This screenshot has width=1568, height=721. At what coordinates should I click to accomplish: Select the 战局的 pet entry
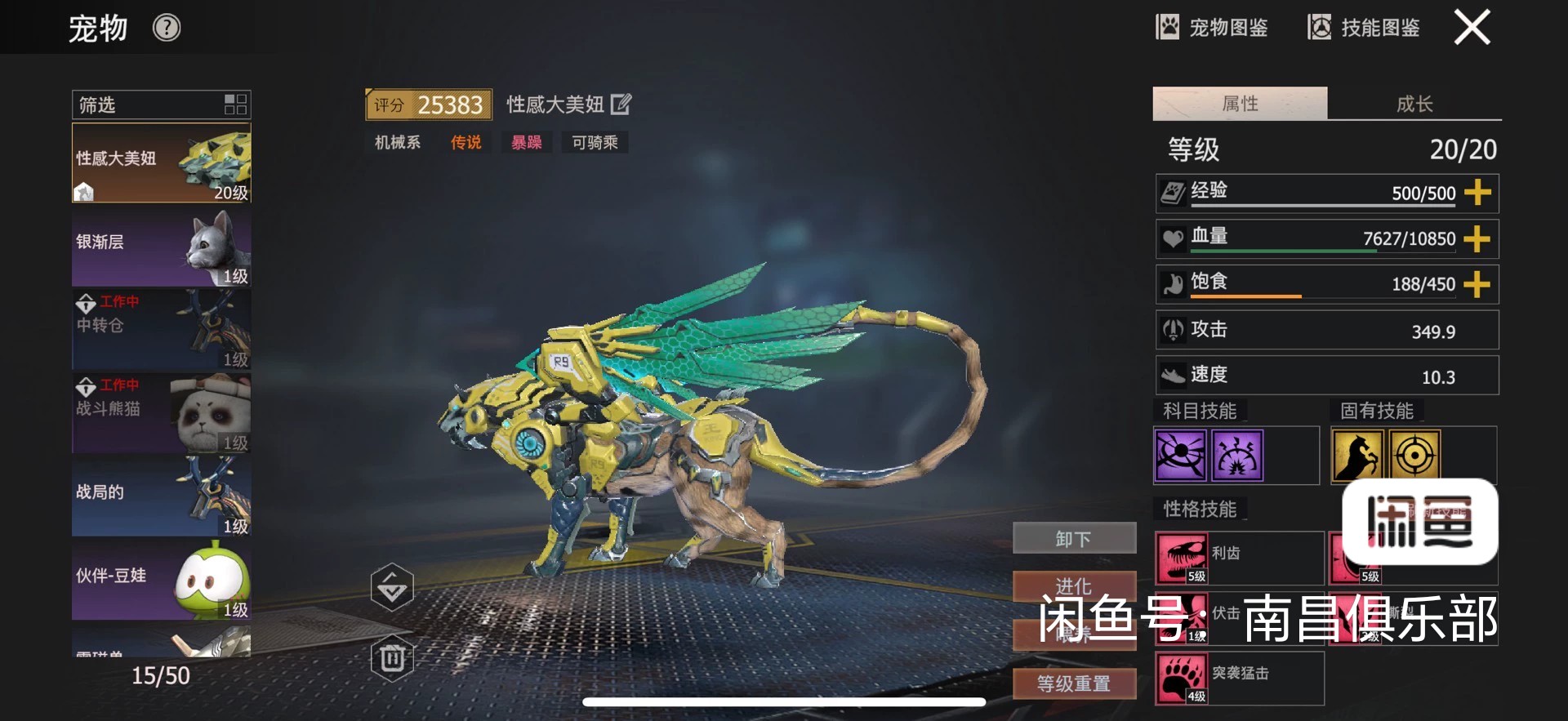(161, 497)
